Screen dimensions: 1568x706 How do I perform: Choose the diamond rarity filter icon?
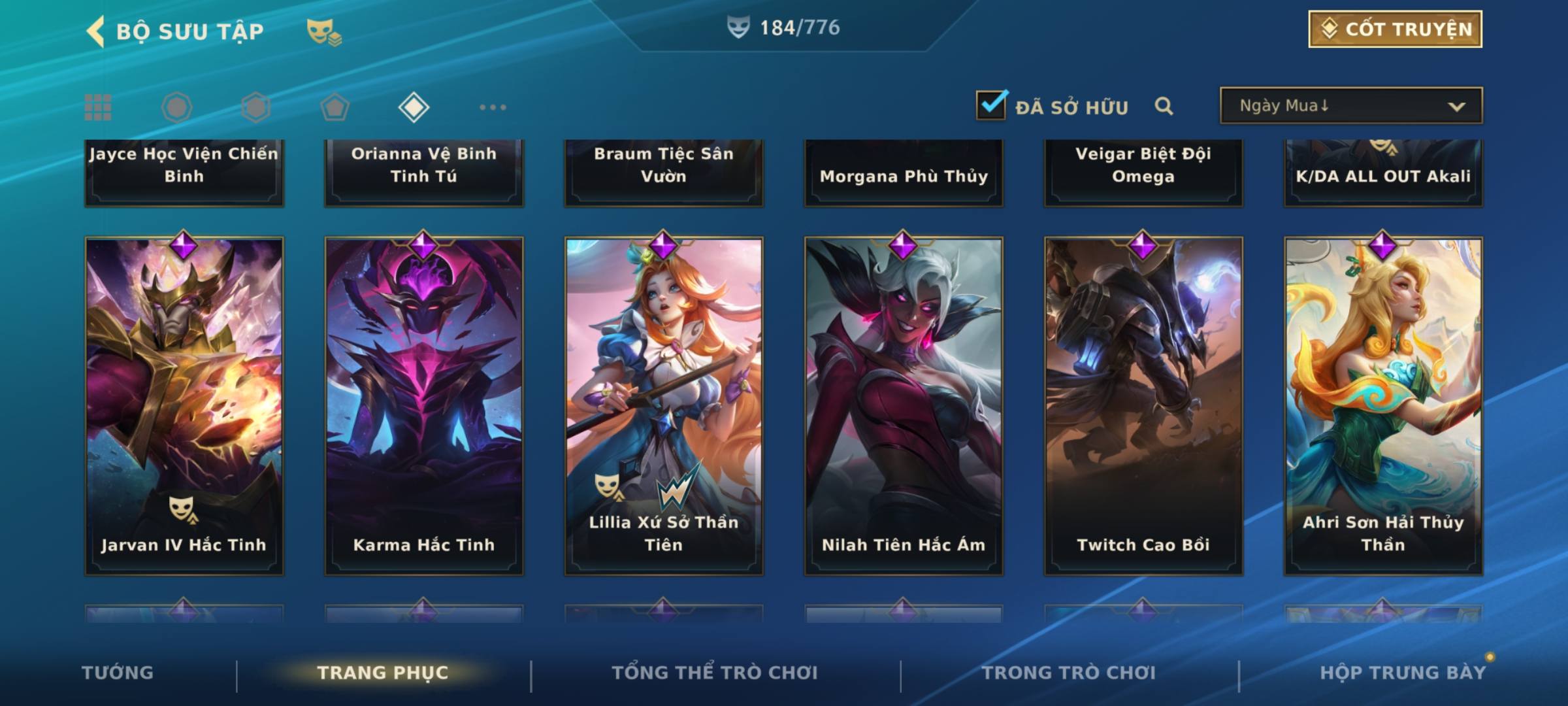coord(414,107)
